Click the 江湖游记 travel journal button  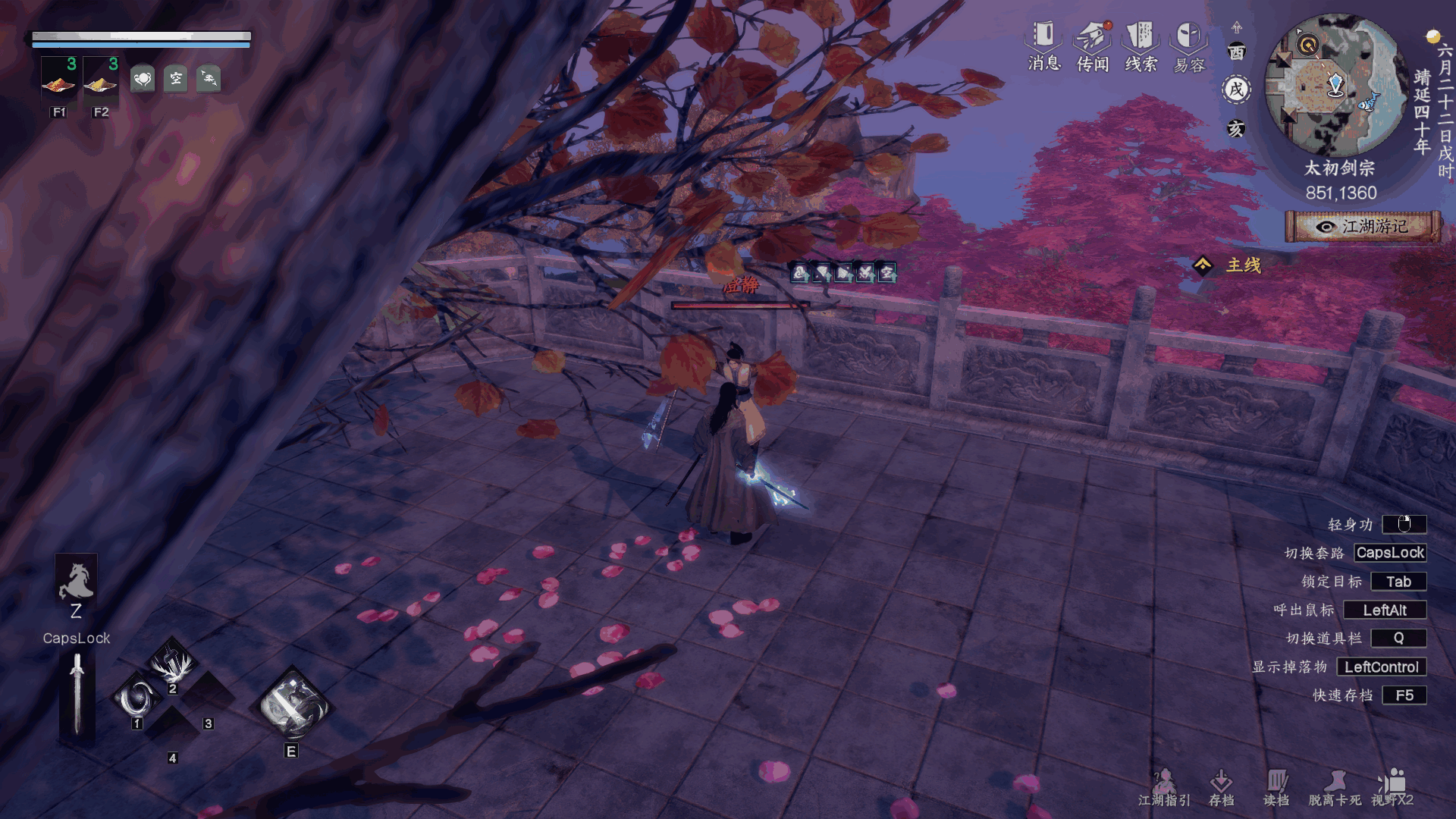tap(1363, 227)
